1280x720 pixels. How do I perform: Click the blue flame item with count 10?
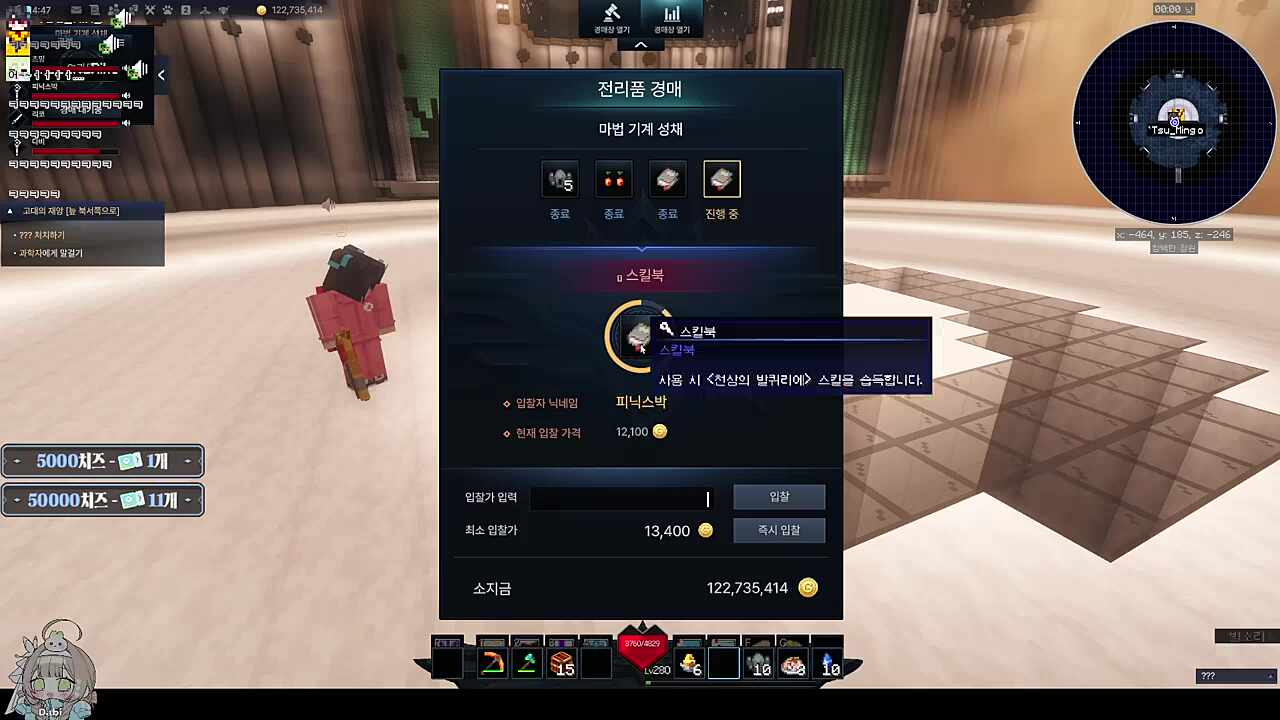[x=830, y=662]
